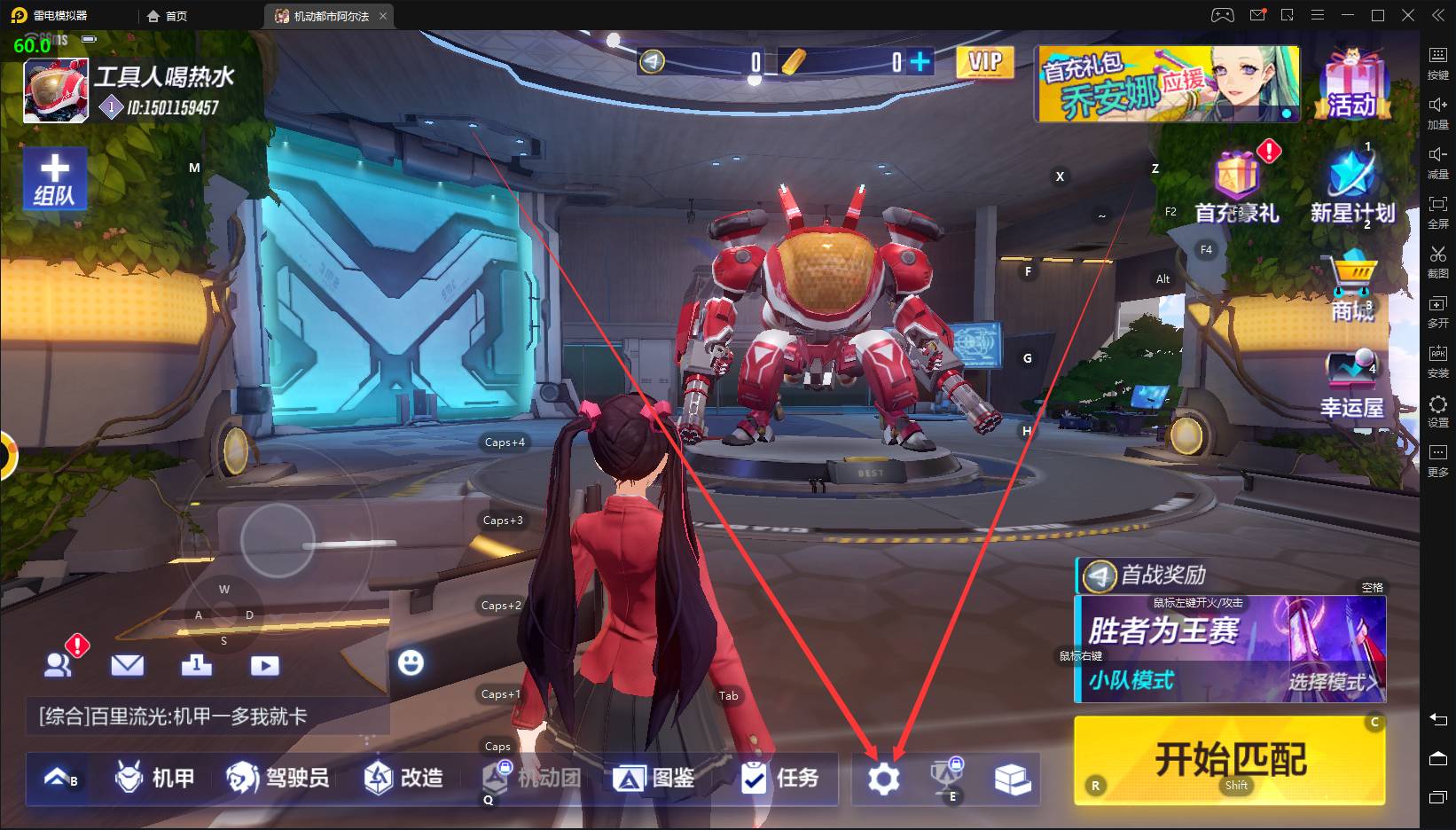
Task: Add currency with the blue plus button
Action: point(920,61)
